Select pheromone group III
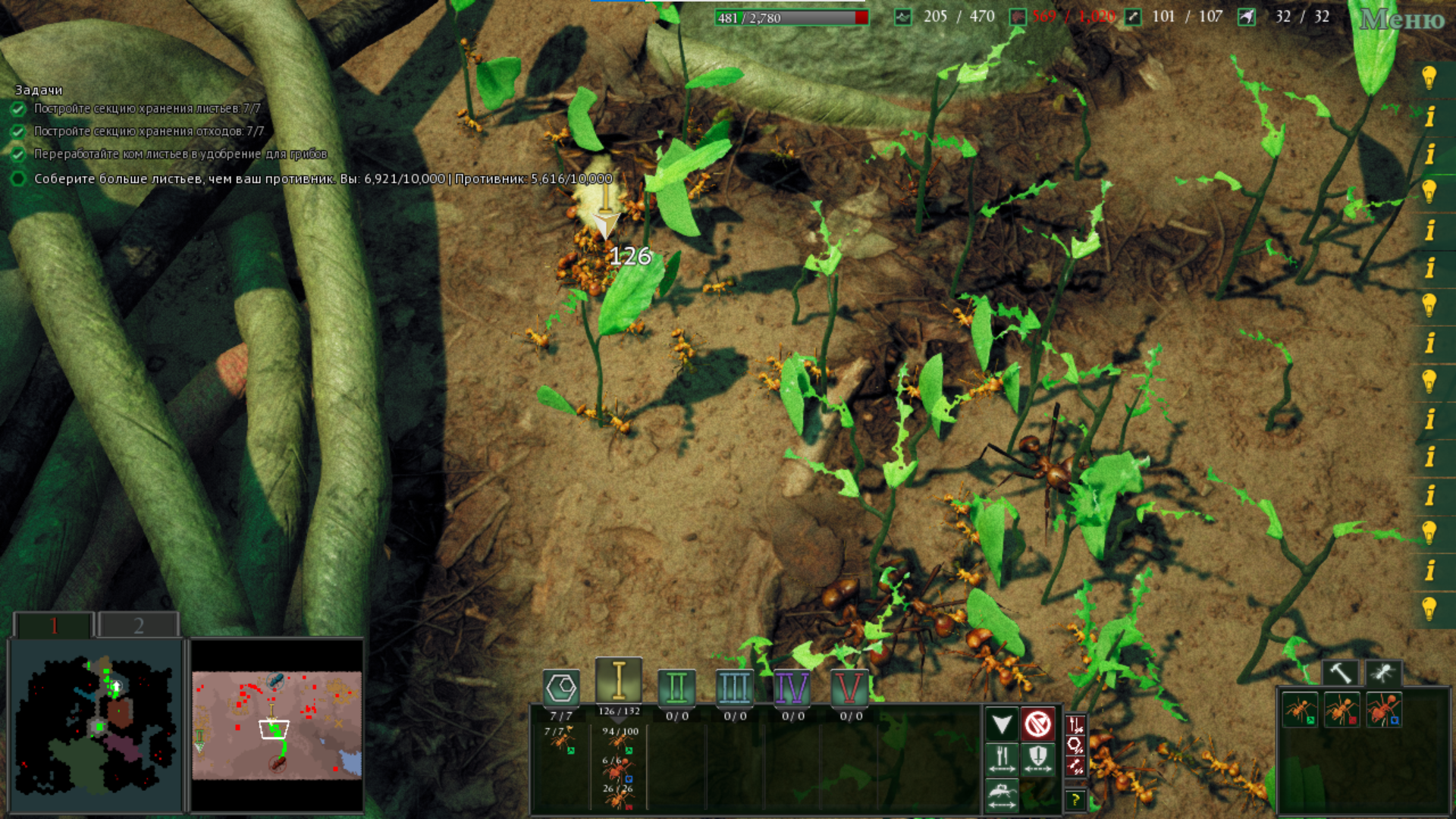 click(734, 688)
